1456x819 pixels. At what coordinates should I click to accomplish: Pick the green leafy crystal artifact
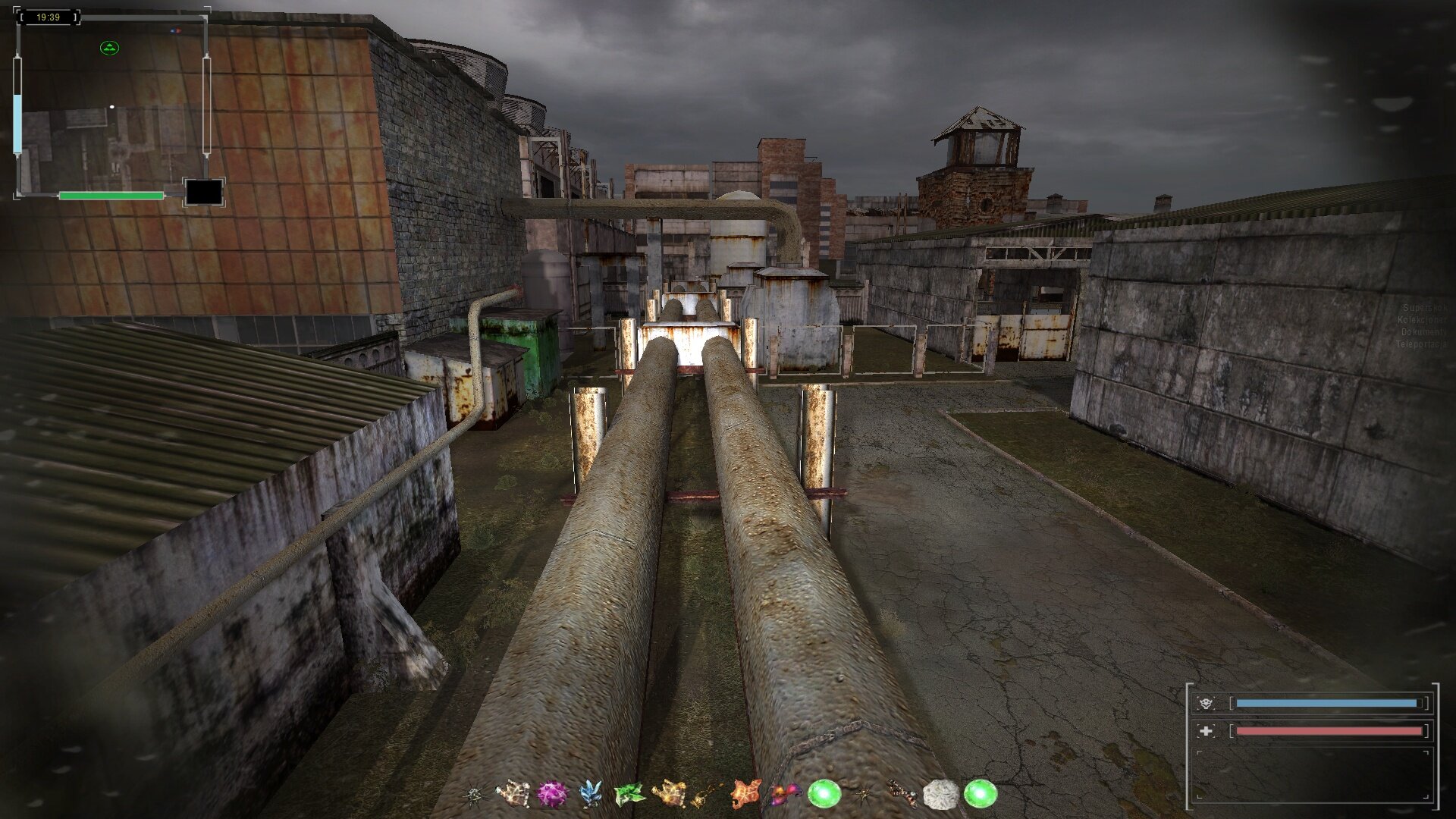coord(629,794)
